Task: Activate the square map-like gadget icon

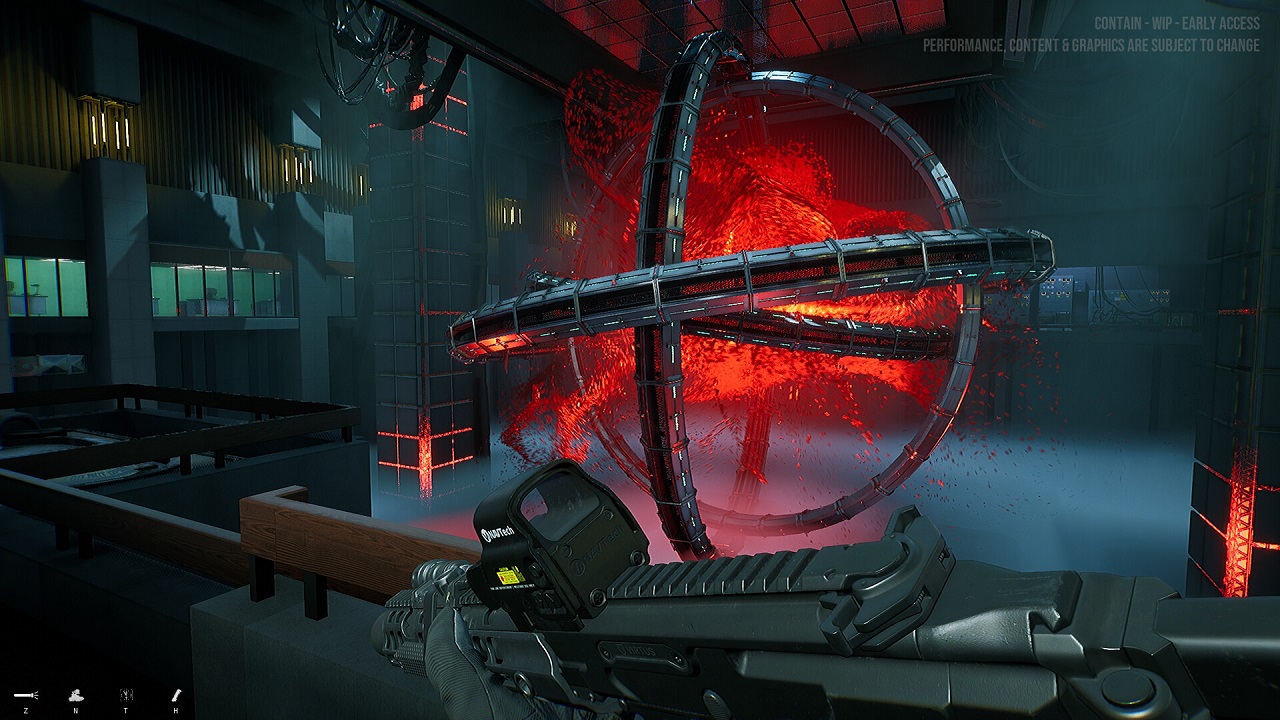Action: 125,694
